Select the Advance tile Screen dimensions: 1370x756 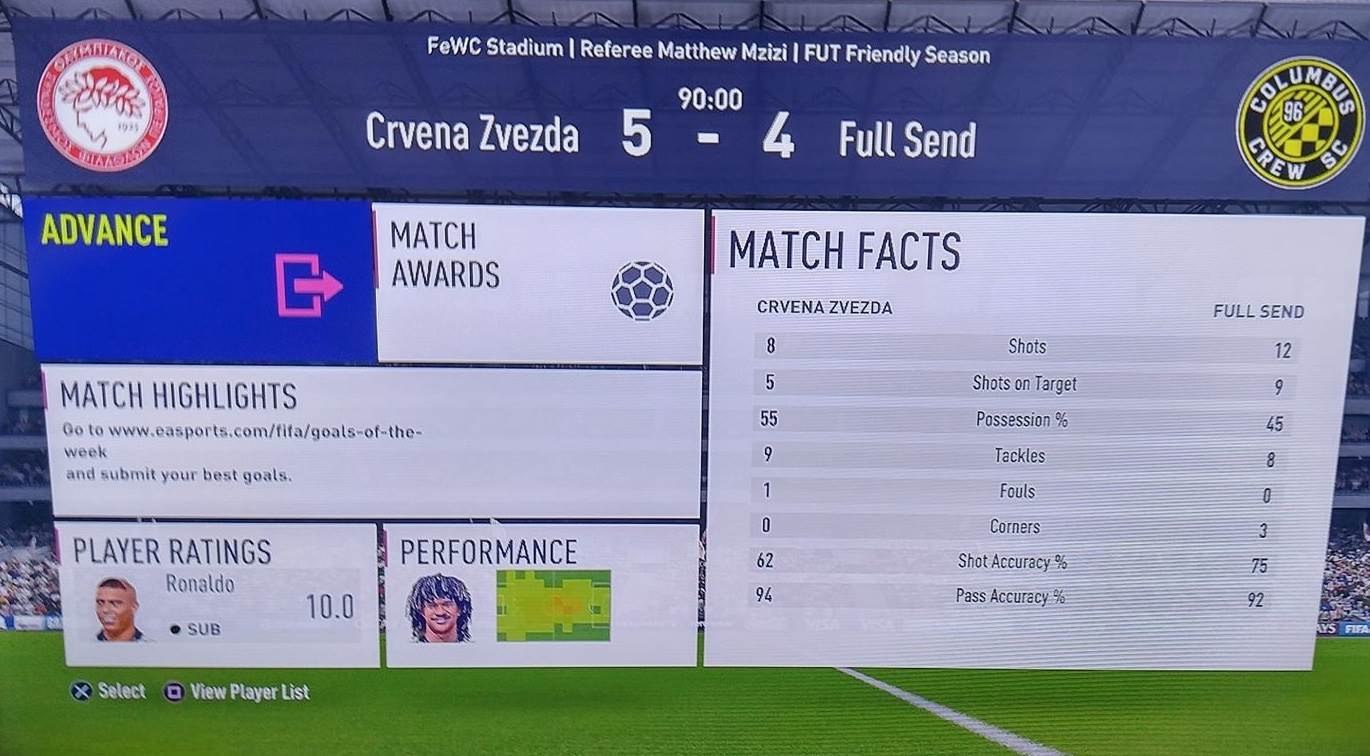[200, 280]
